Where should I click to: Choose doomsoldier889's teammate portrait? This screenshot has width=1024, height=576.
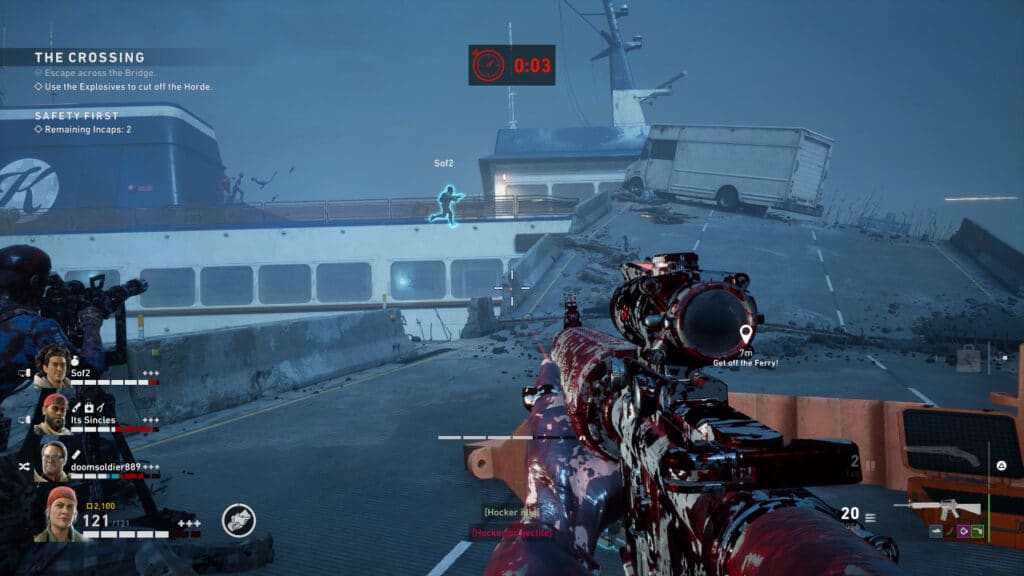(x=54, y=460)
